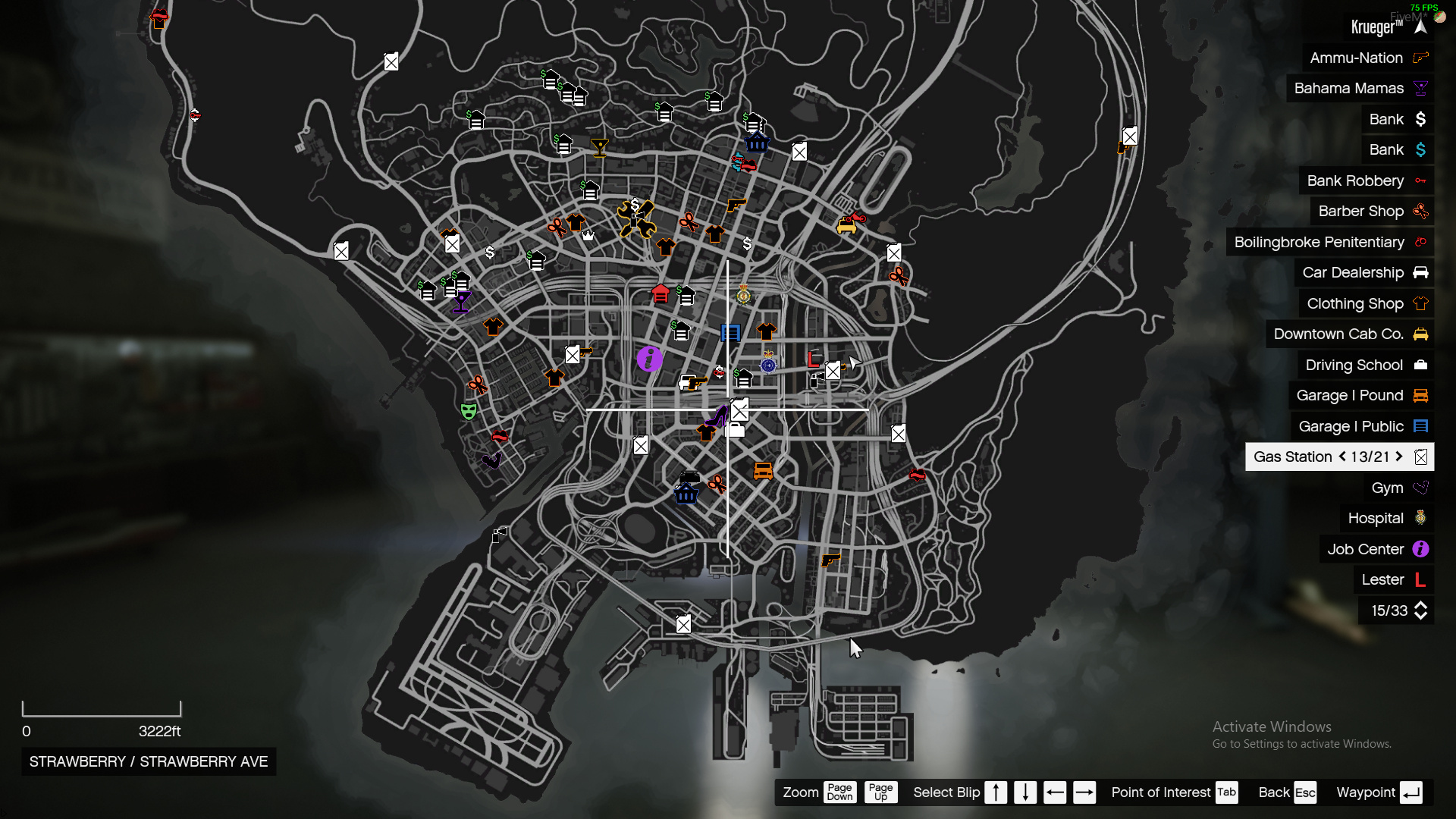Select the purple Job Center blip on the map
This screenshot has height=819, width=1456.
click(x=648, y=360)
